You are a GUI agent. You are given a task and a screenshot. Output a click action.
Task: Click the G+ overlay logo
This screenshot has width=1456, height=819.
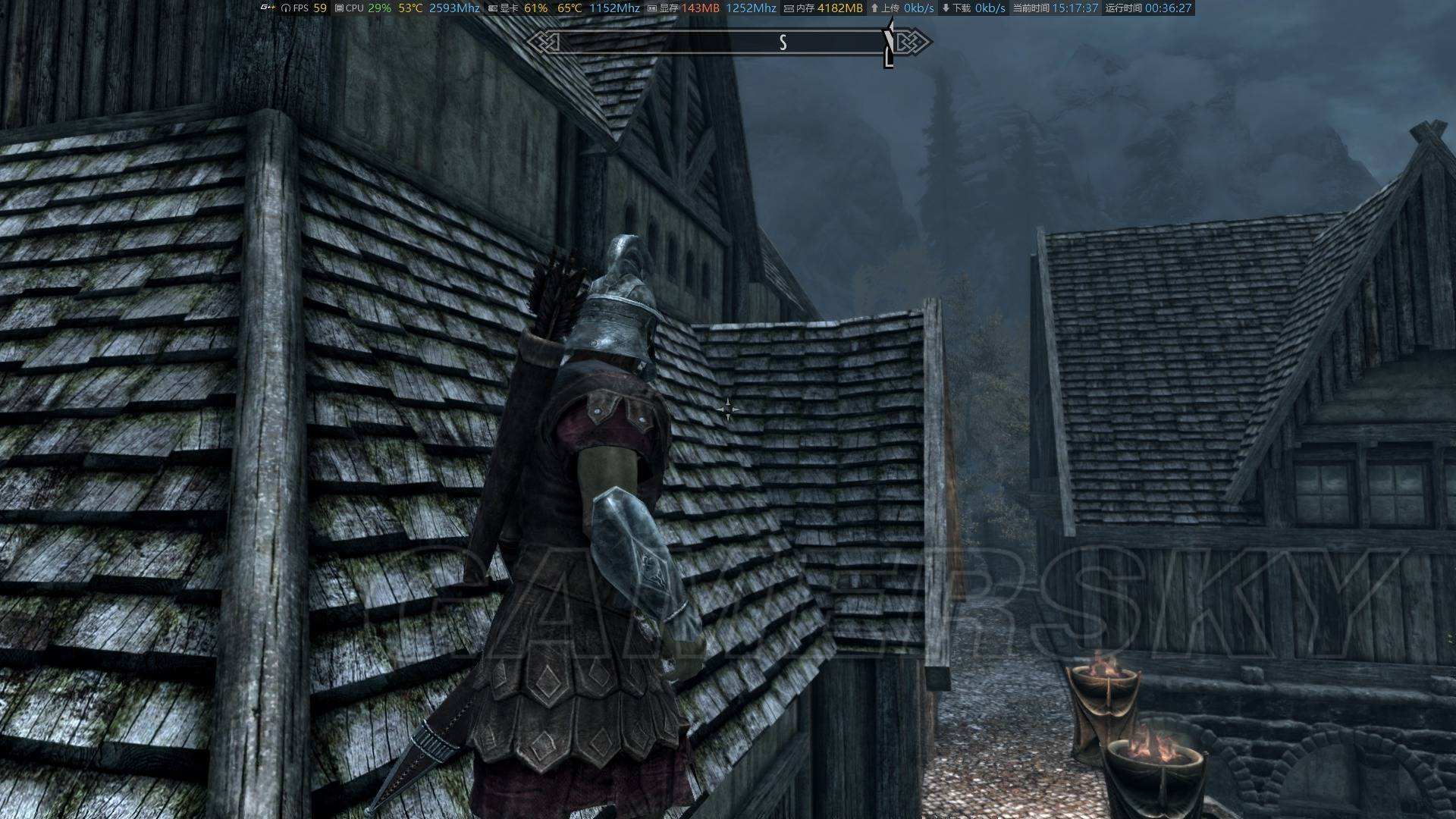click(x=267, y=8)
